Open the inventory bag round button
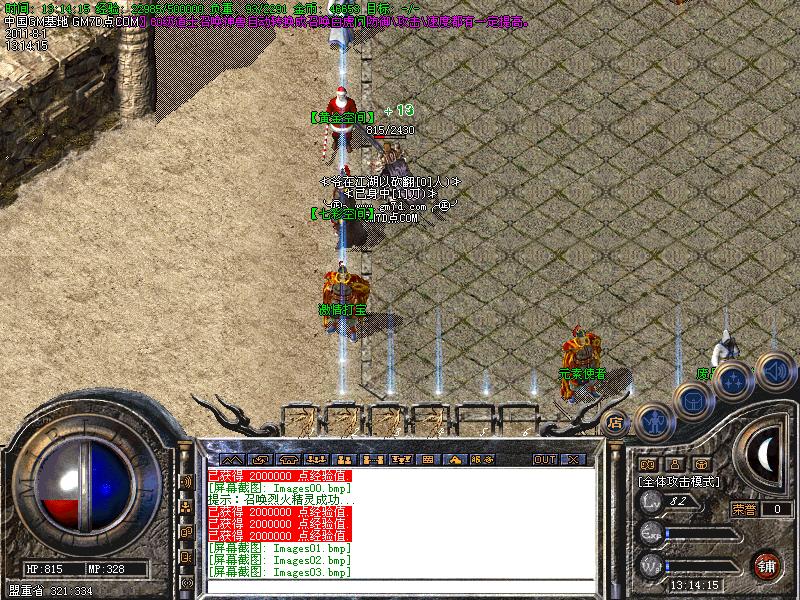 [x=693, y=401]
